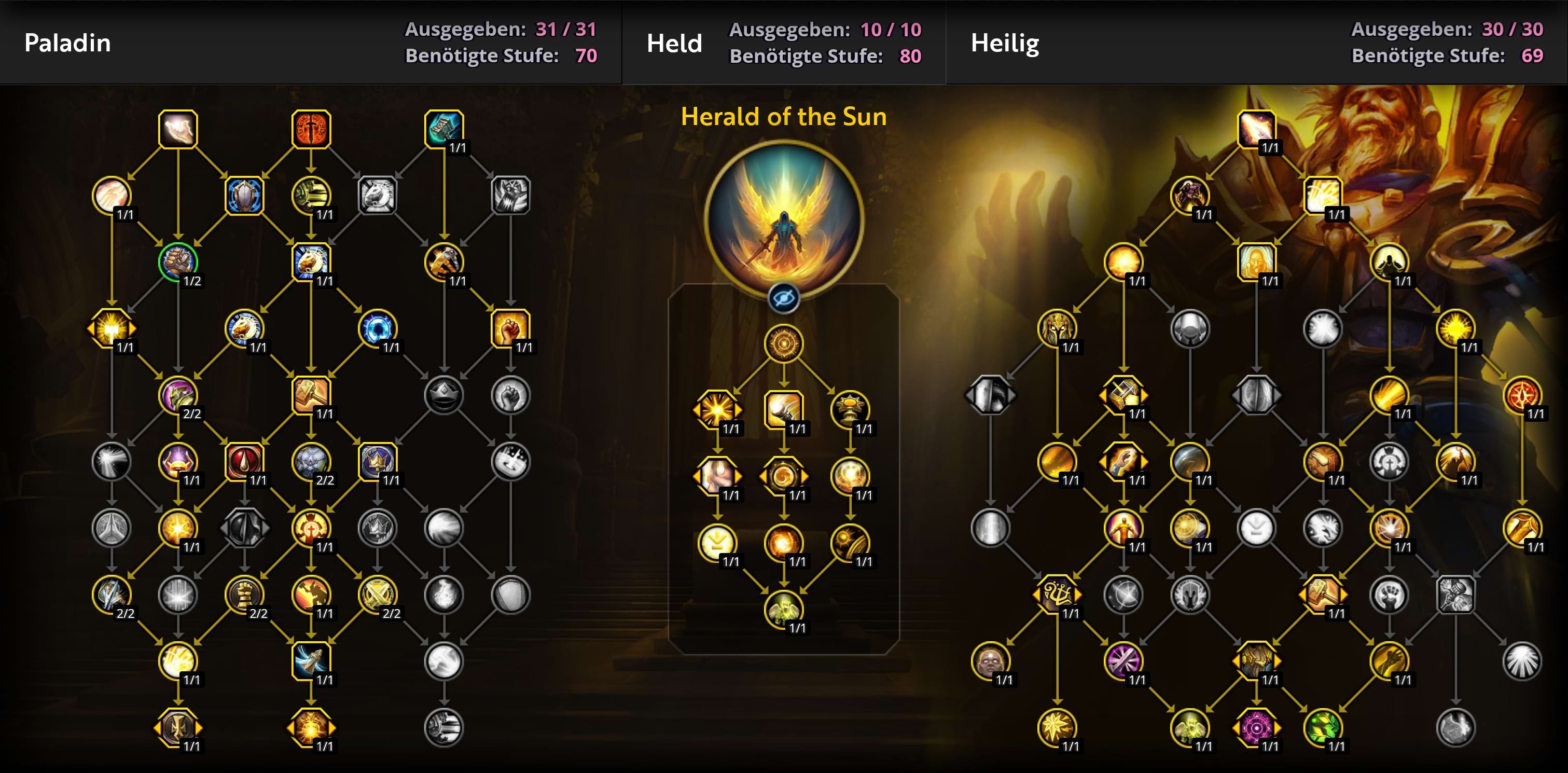Image resolution: width=1568 pixels, height=773 pixels.
Task: Click the winged figure talent ending the hero tree
Action: [x=783, y=609]
